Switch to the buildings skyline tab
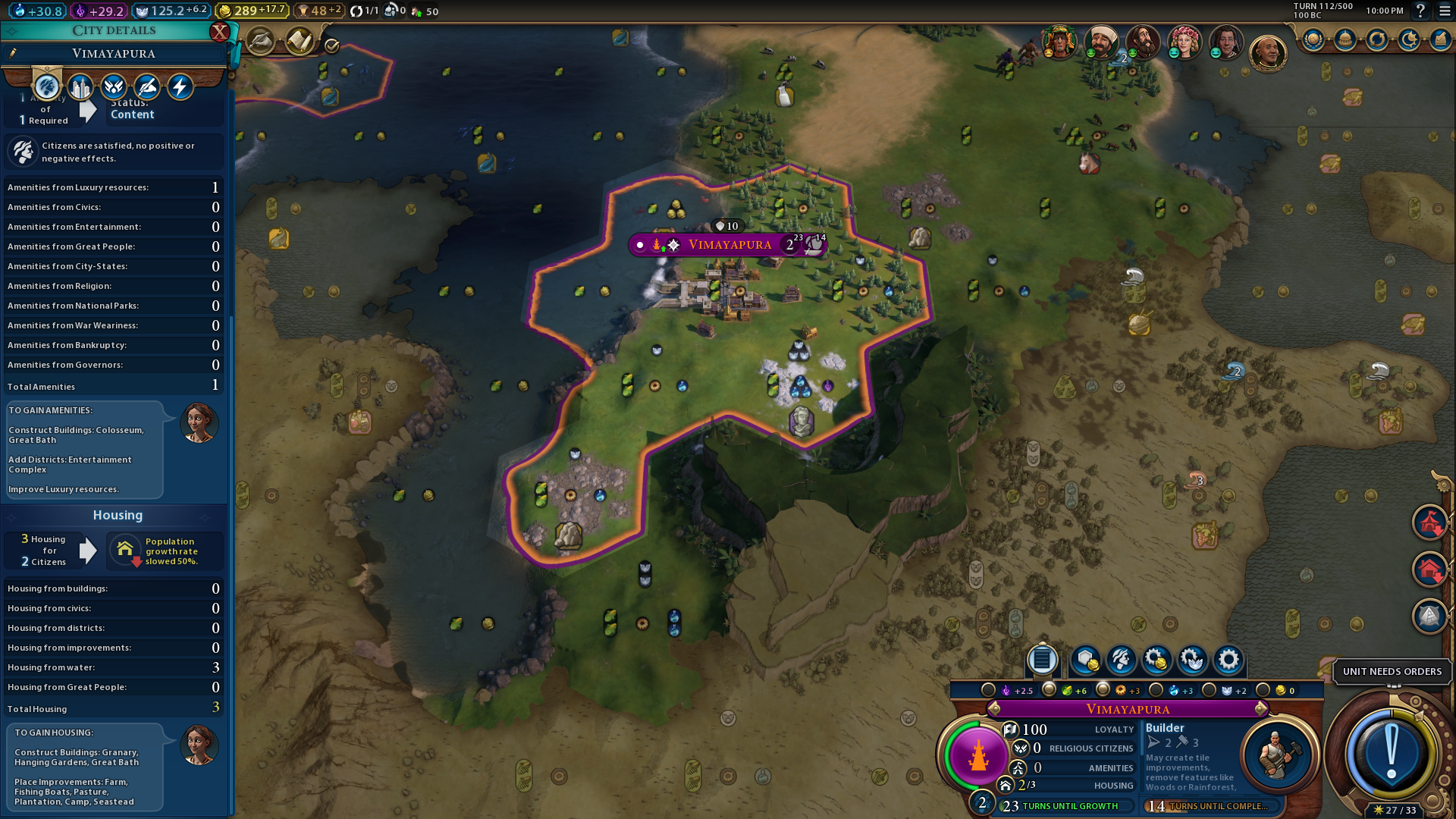Image resolution: width=1456 pixels, height=819 pixels. pyautogui.click(x=80, y=87)
